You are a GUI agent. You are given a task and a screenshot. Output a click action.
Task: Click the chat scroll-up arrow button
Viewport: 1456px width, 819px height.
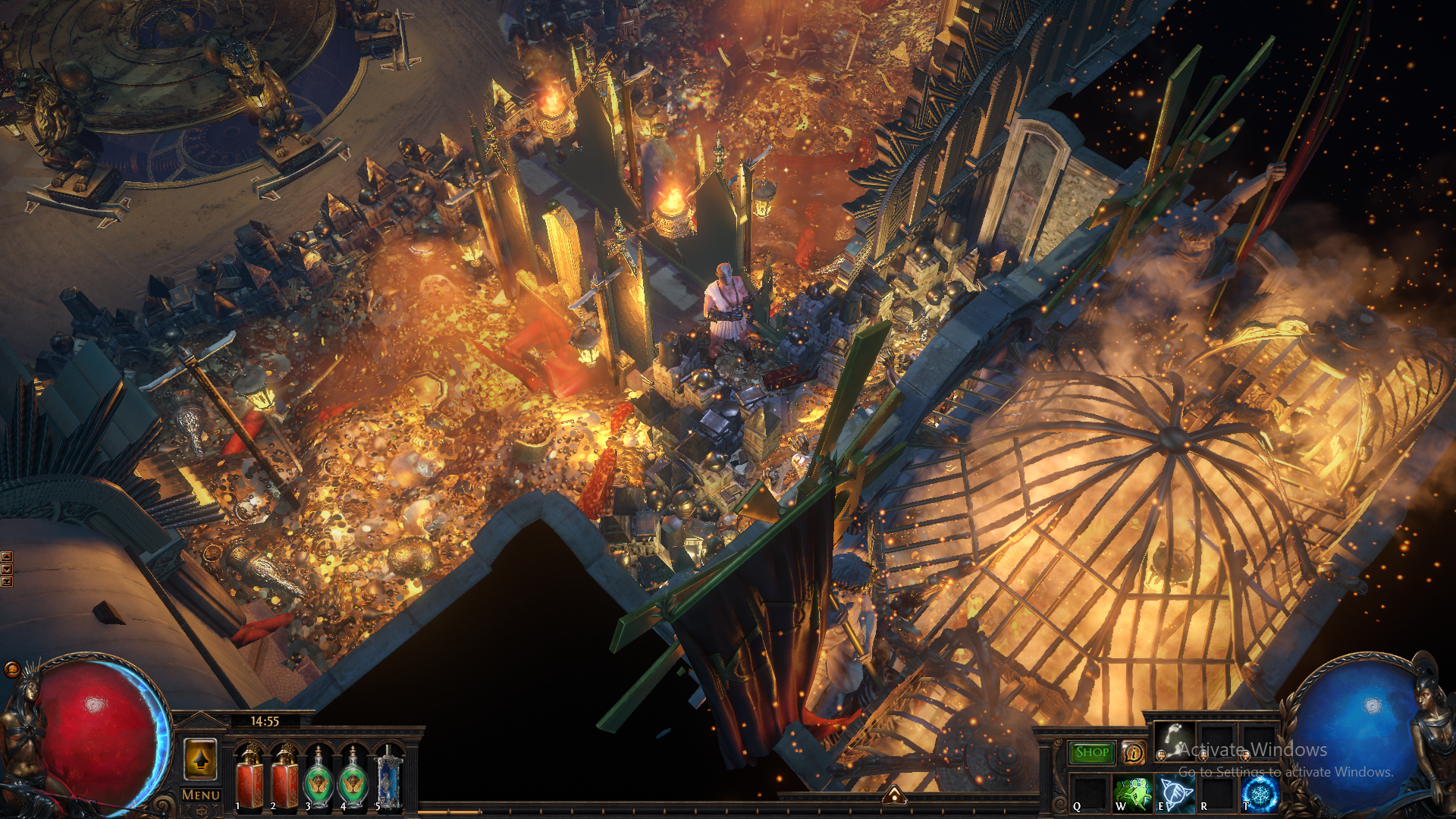pos(7,557)
